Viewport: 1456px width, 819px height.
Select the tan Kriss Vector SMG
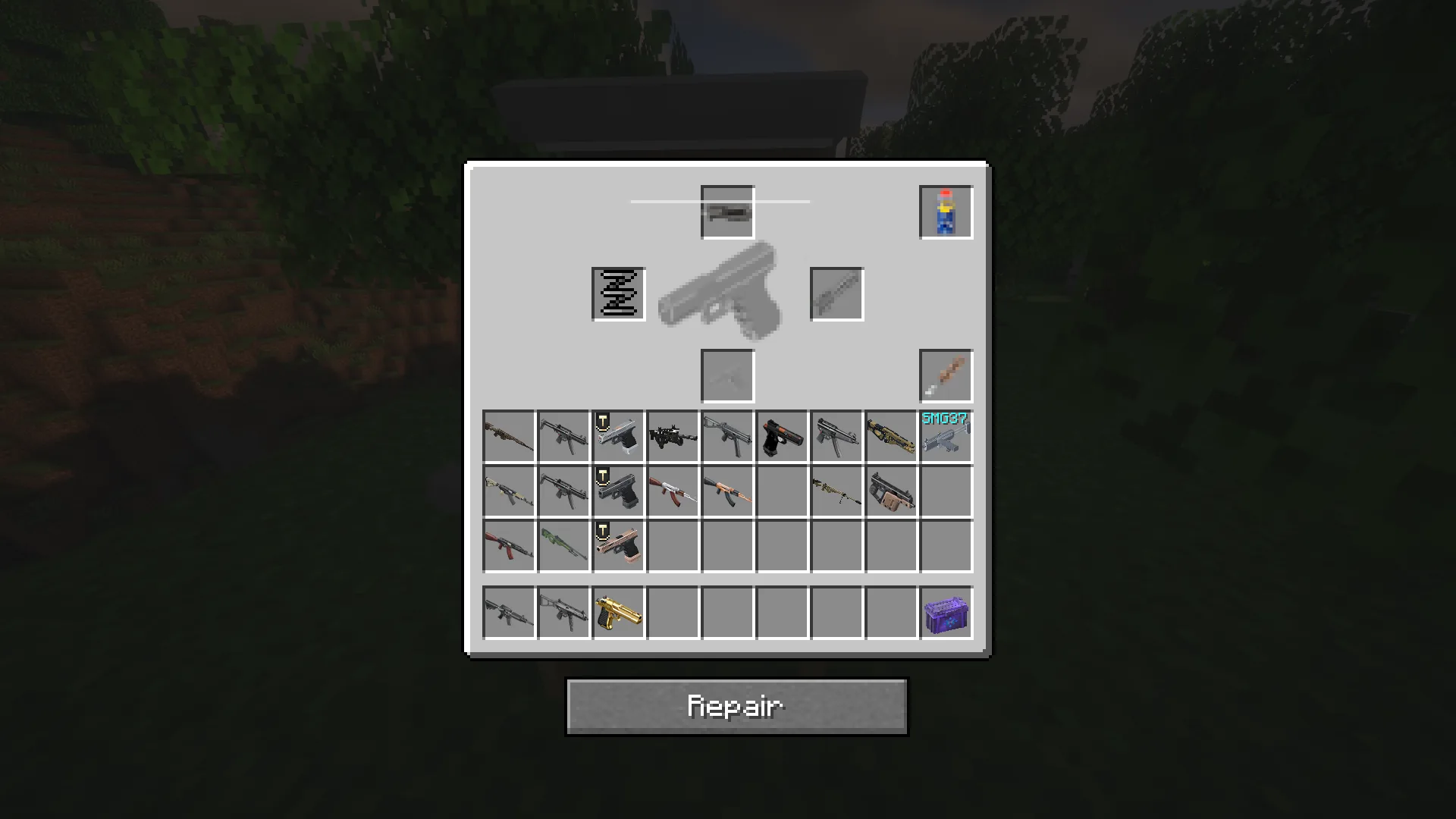(891, 492)
